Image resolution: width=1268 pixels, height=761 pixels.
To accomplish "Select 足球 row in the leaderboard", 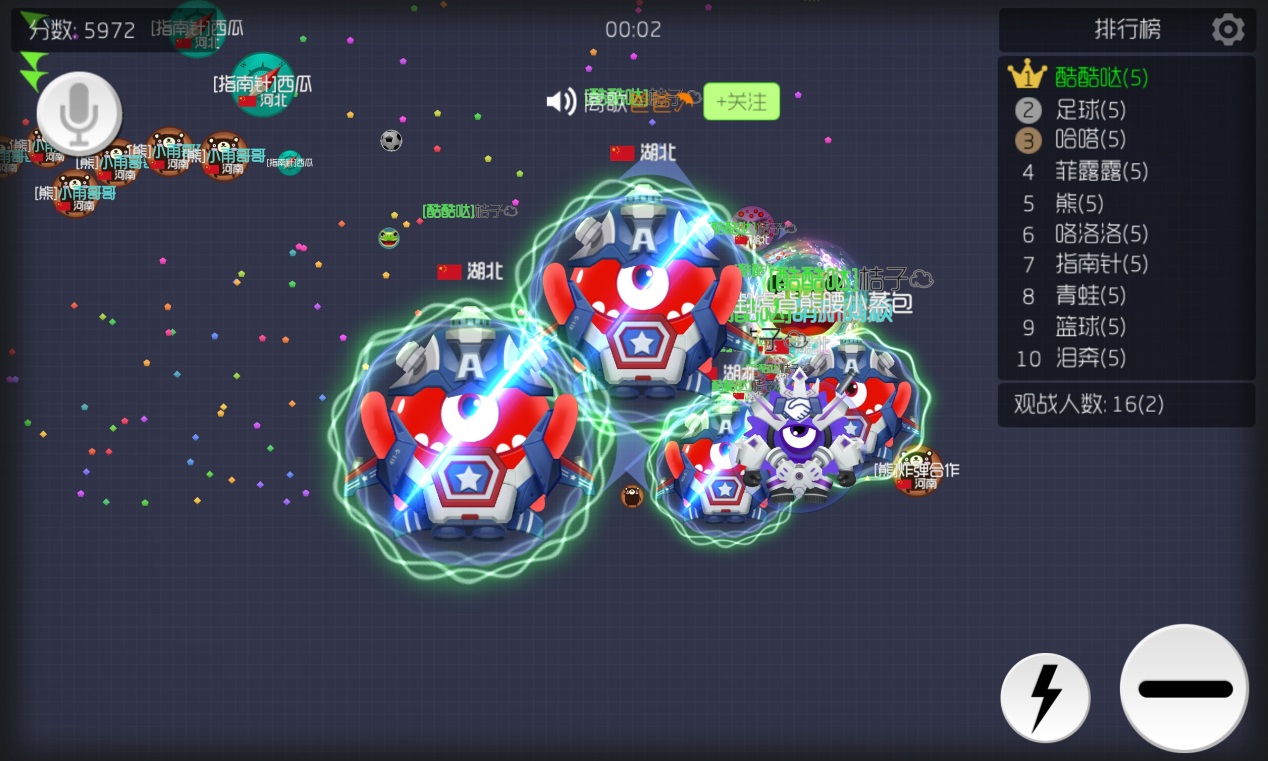I will 1090,109.
